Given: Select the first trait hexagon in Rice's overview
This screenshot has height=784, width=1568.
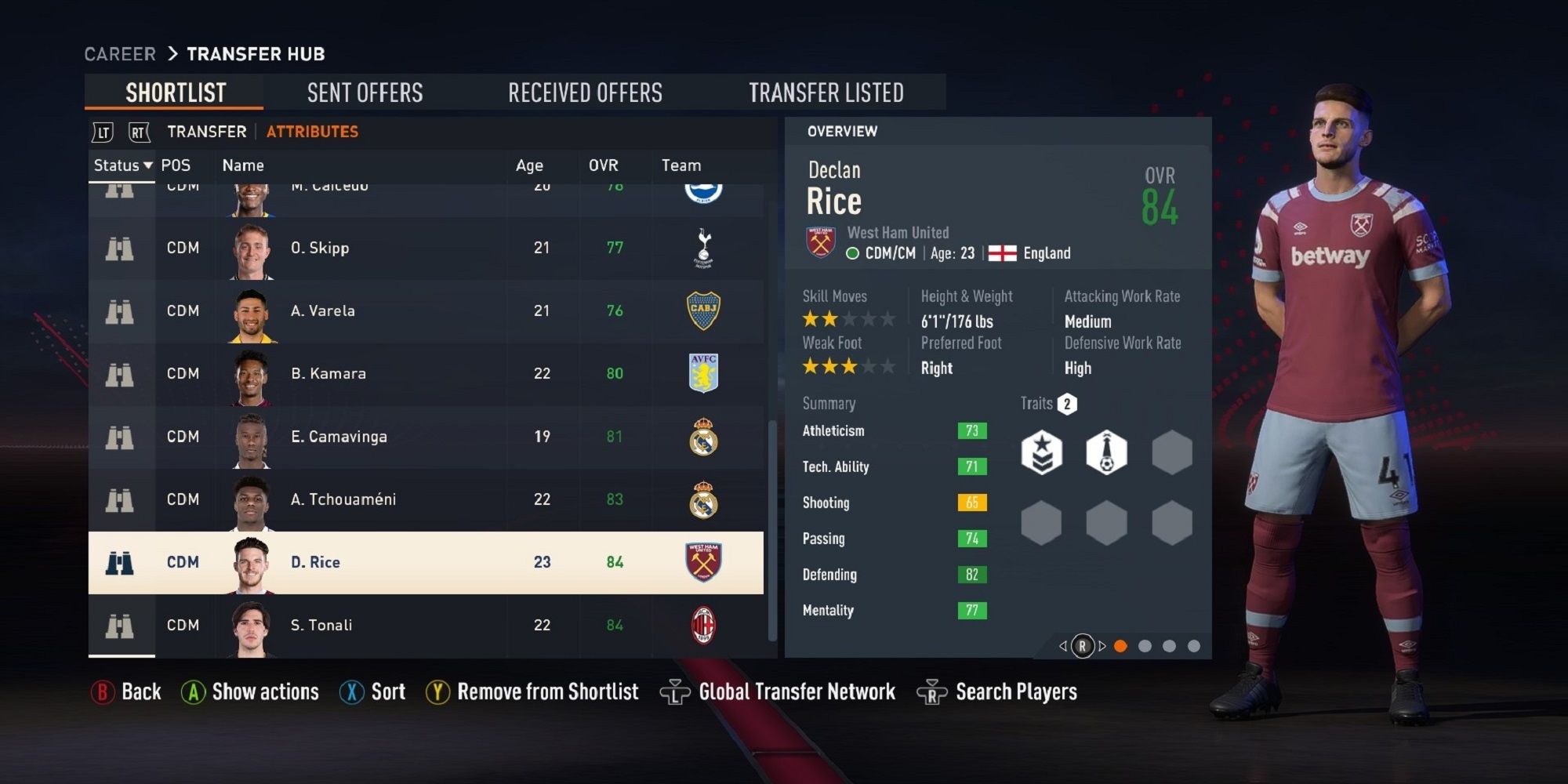Looking at the screenshot, I should (1043, 451).
